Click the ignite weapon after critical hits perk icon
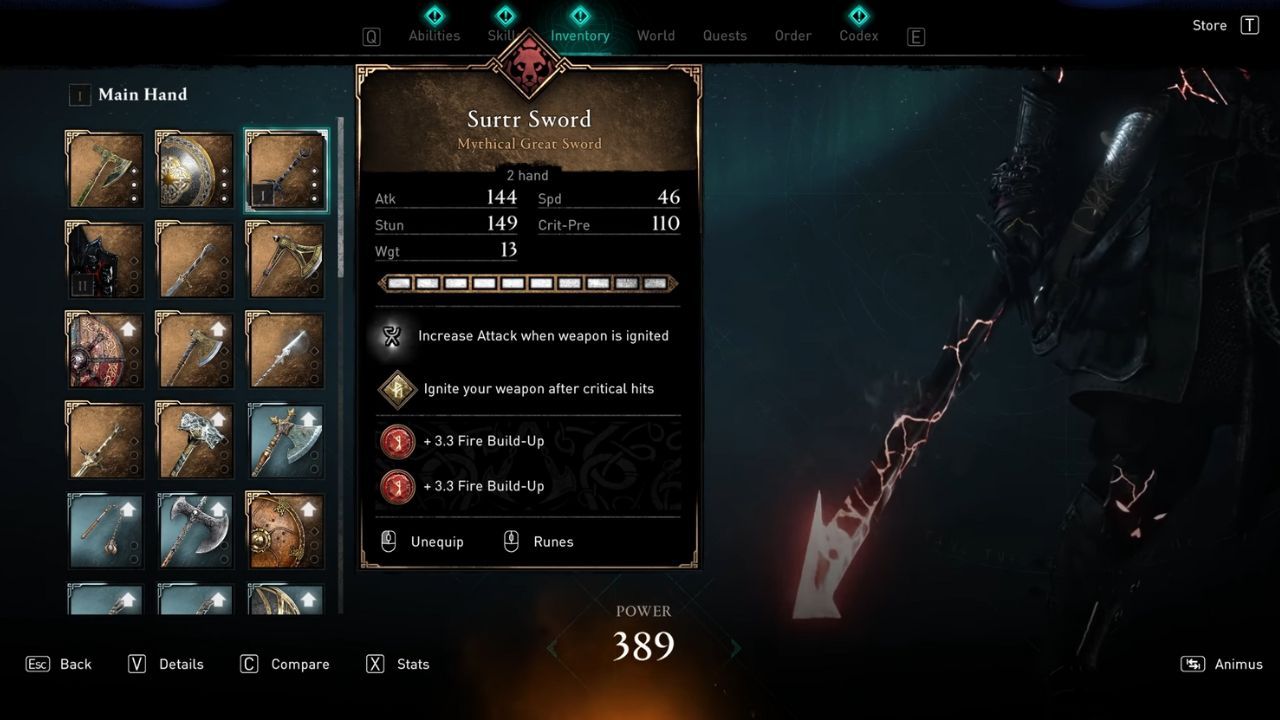This screenshot has width=1280, height=720. click(x=397, y=389)
